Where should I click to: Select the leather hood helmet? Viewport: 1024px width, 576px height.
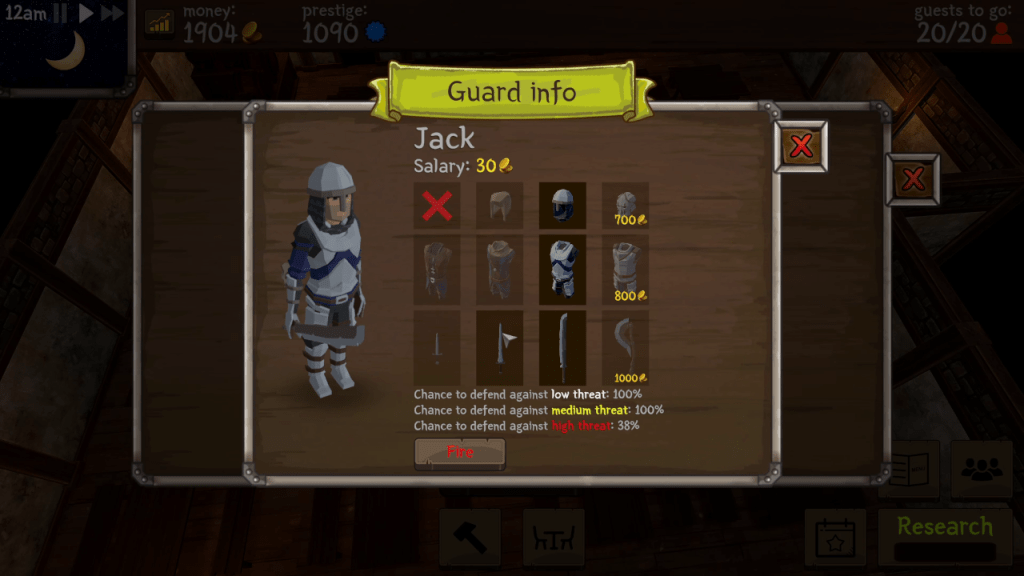coord(499,206)
